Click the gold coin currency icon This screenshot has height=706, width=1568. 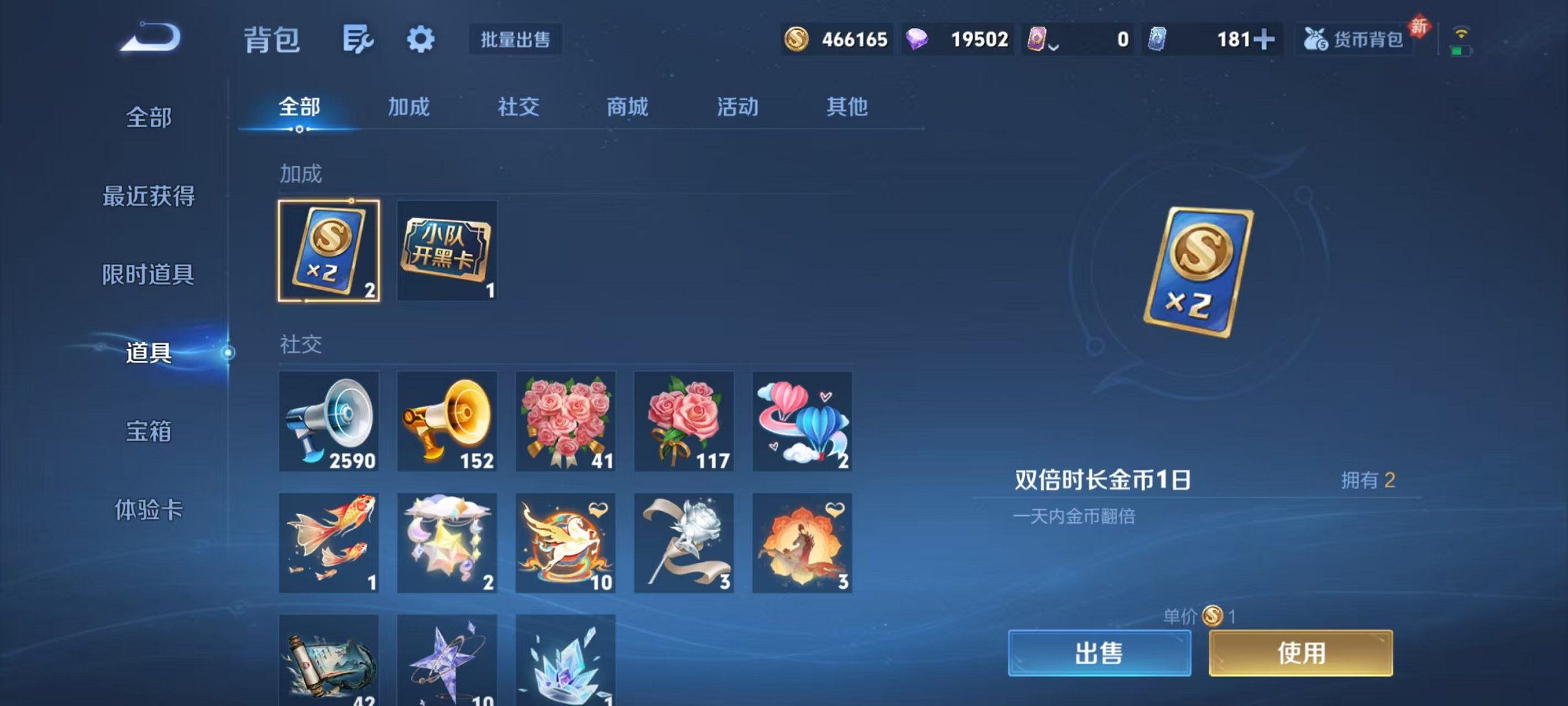(796, 39)
